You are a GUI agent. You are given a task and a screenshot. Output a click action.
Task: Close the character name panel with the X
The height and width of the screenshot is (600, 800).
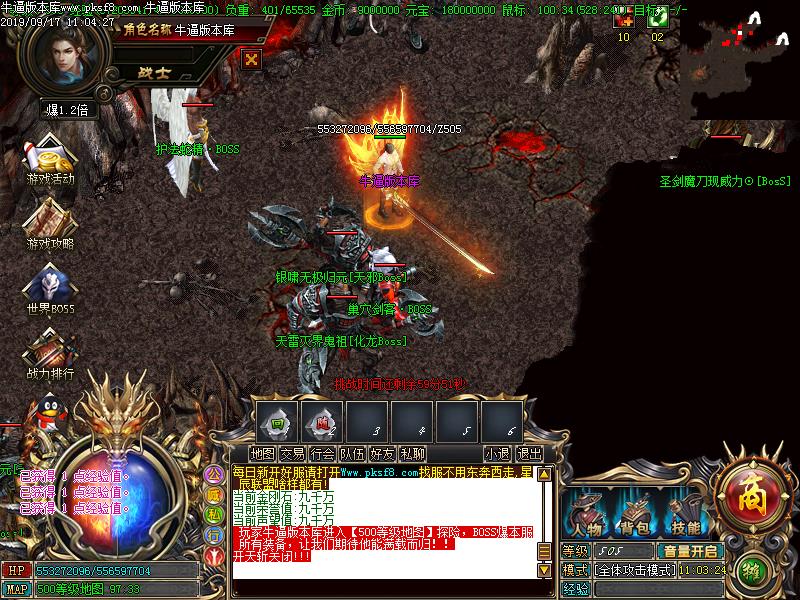click(x=251, y=59)
